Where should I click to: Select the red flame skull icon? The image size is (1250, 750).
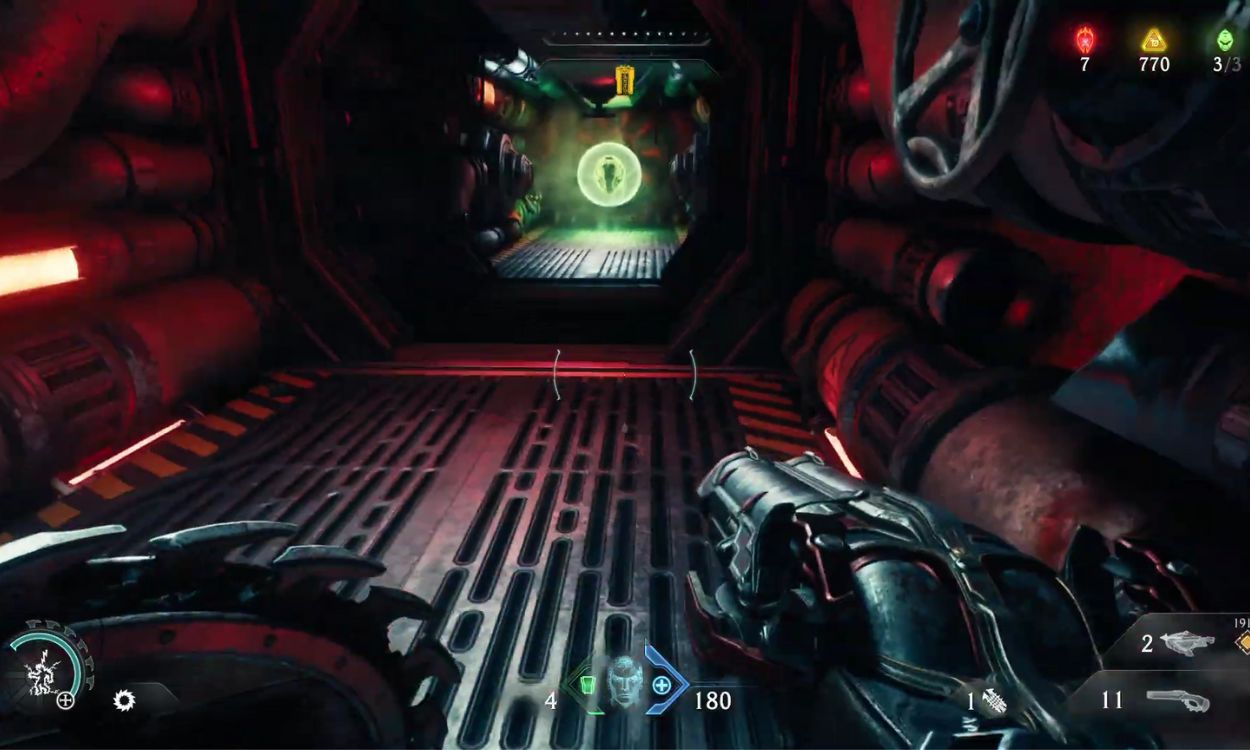click(x=1084, y=40)
